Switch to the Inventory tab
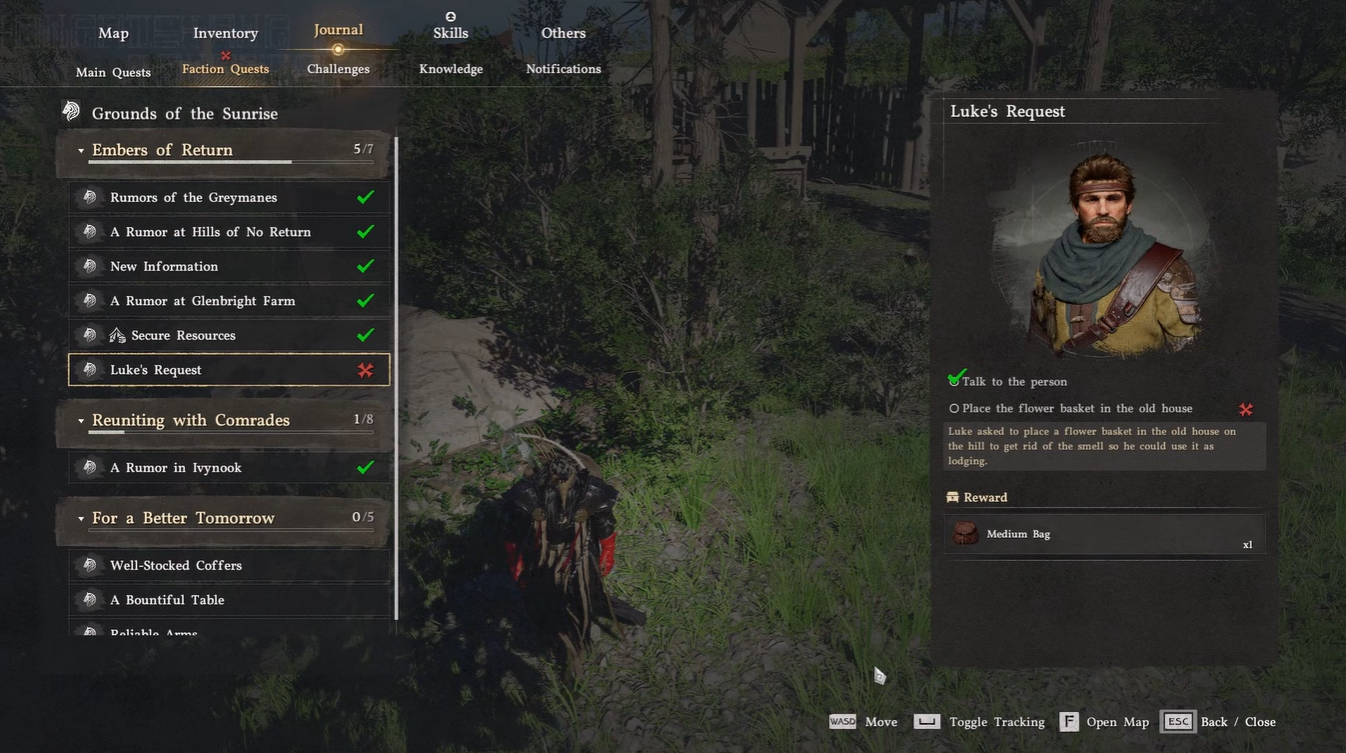The image size is (1346, 753). (x=225, y=33)
